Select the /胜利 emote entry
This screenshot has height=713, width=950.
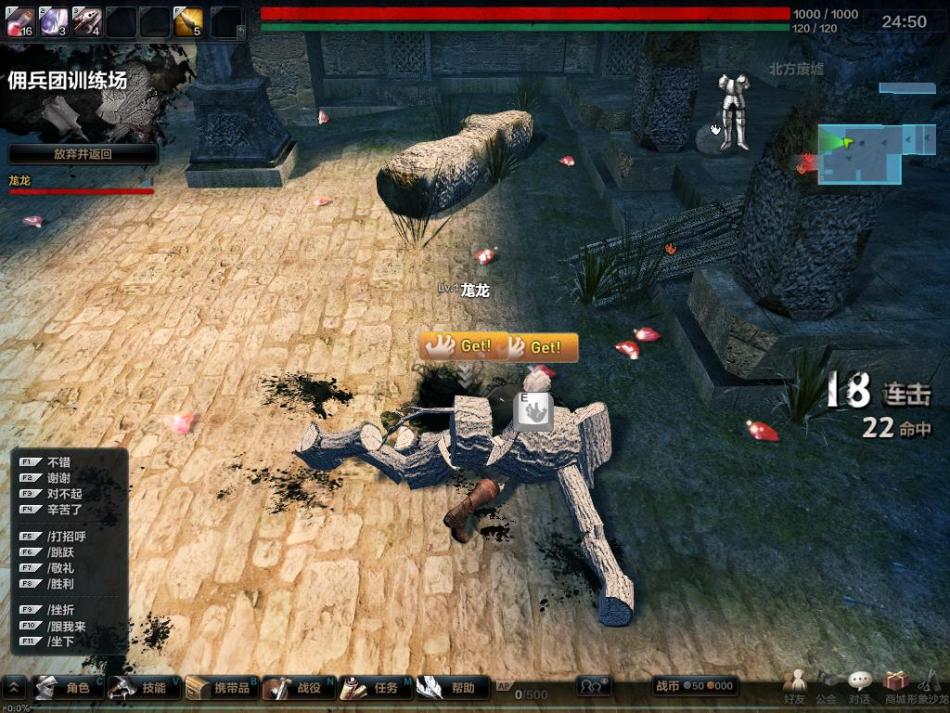[60, 583]
